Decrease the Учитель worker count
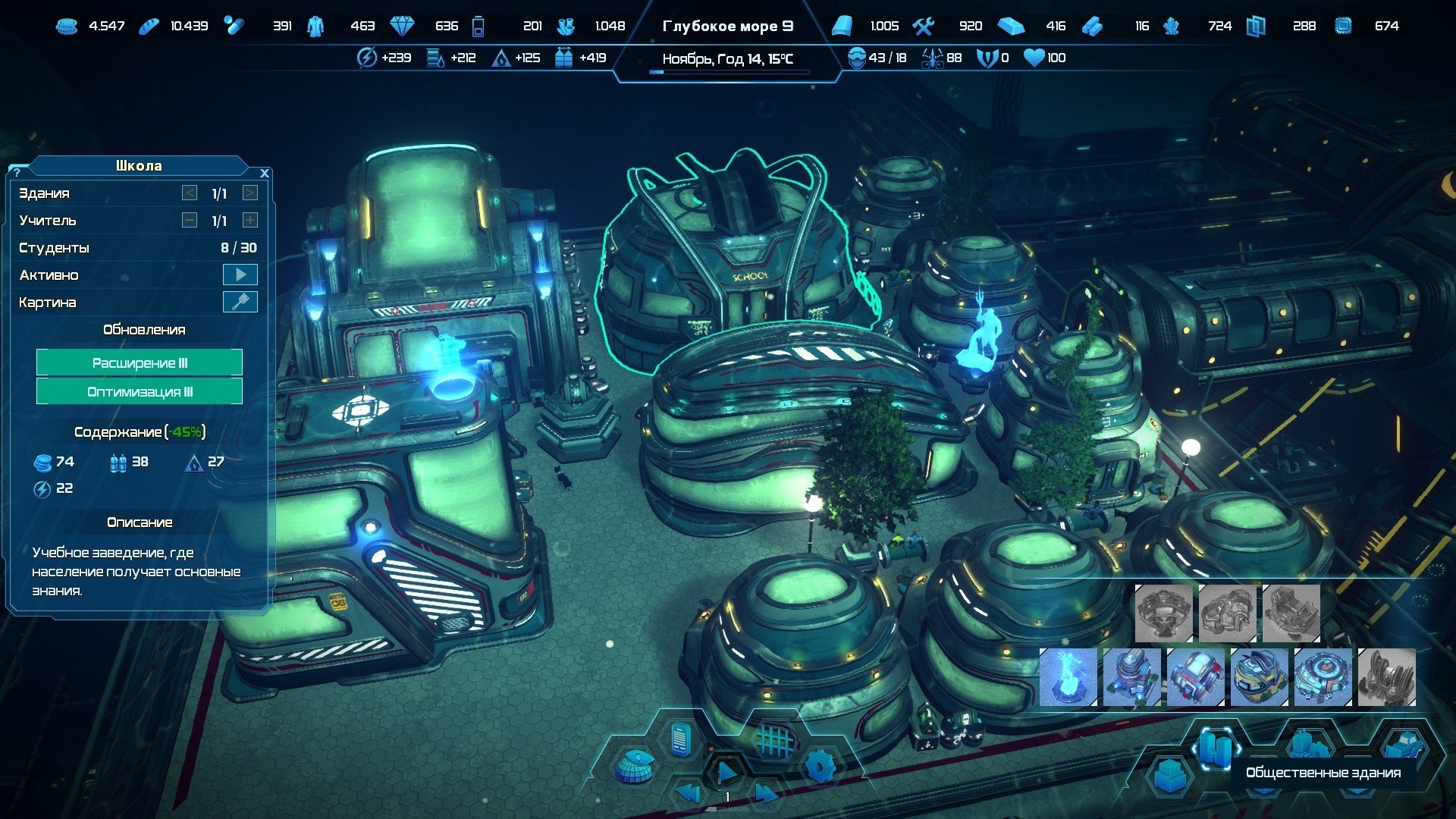Screen dimensions: 1456x819 (190, 221)
